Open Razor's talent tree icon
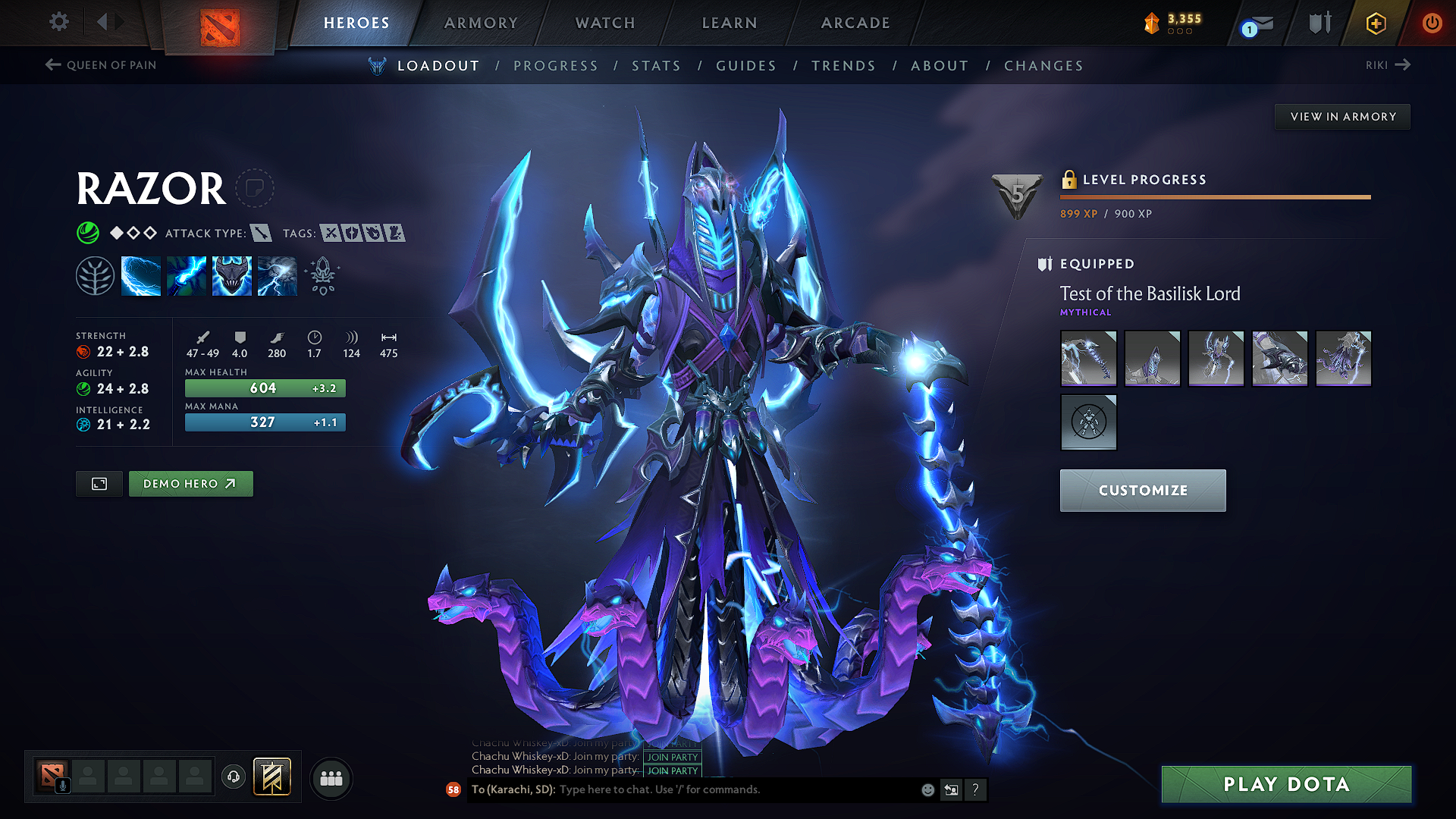Screen dimensions: 1456x819 tap(95, 275)
